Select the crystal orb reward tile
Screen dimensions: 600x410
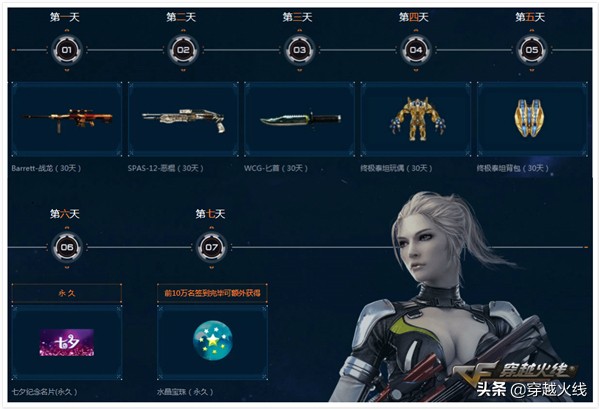coord(211,343)
